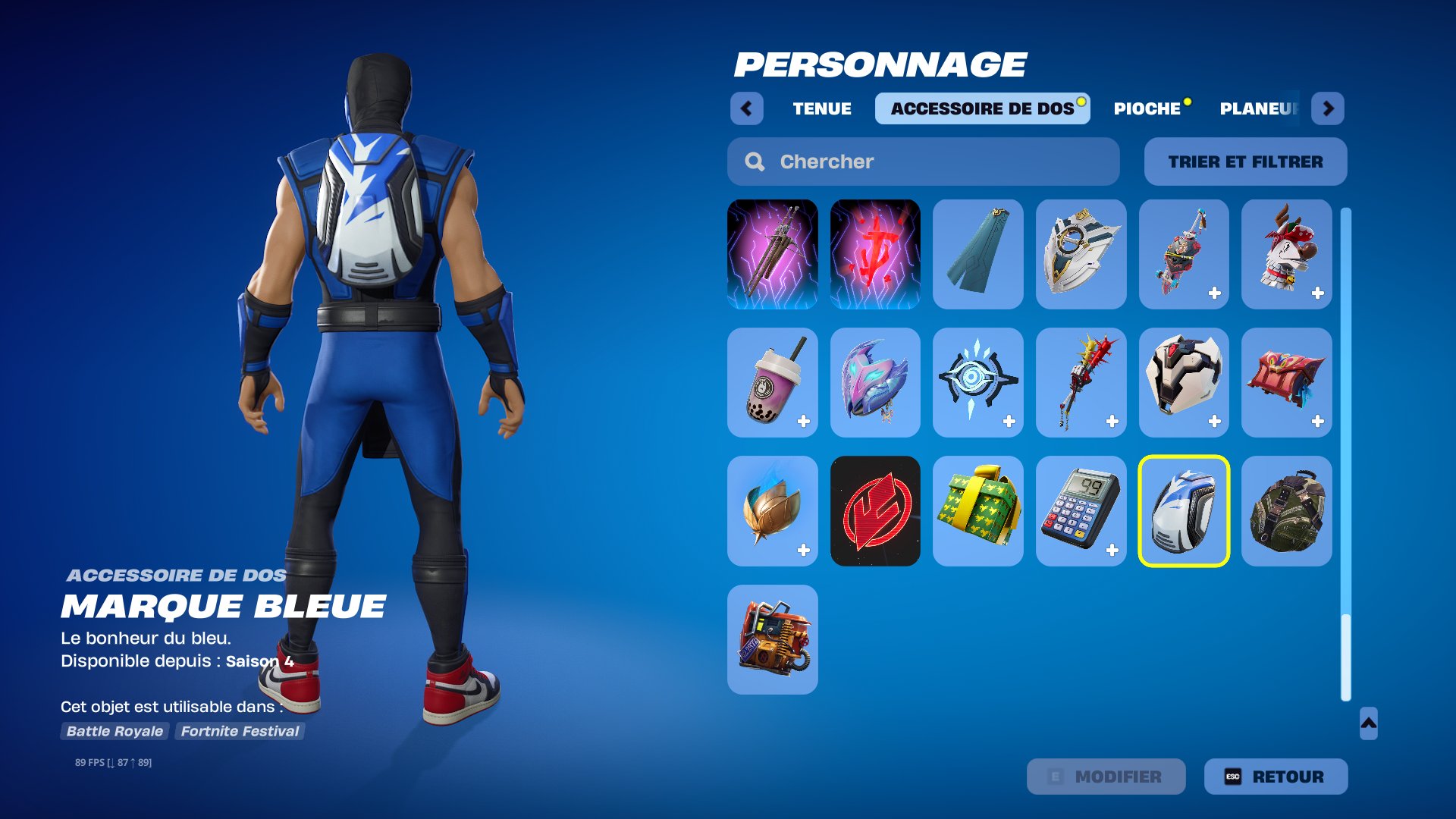The width and height of the screenshot is (1456, 819).
Task: Select the red sigil back bling
Action: 875,510
